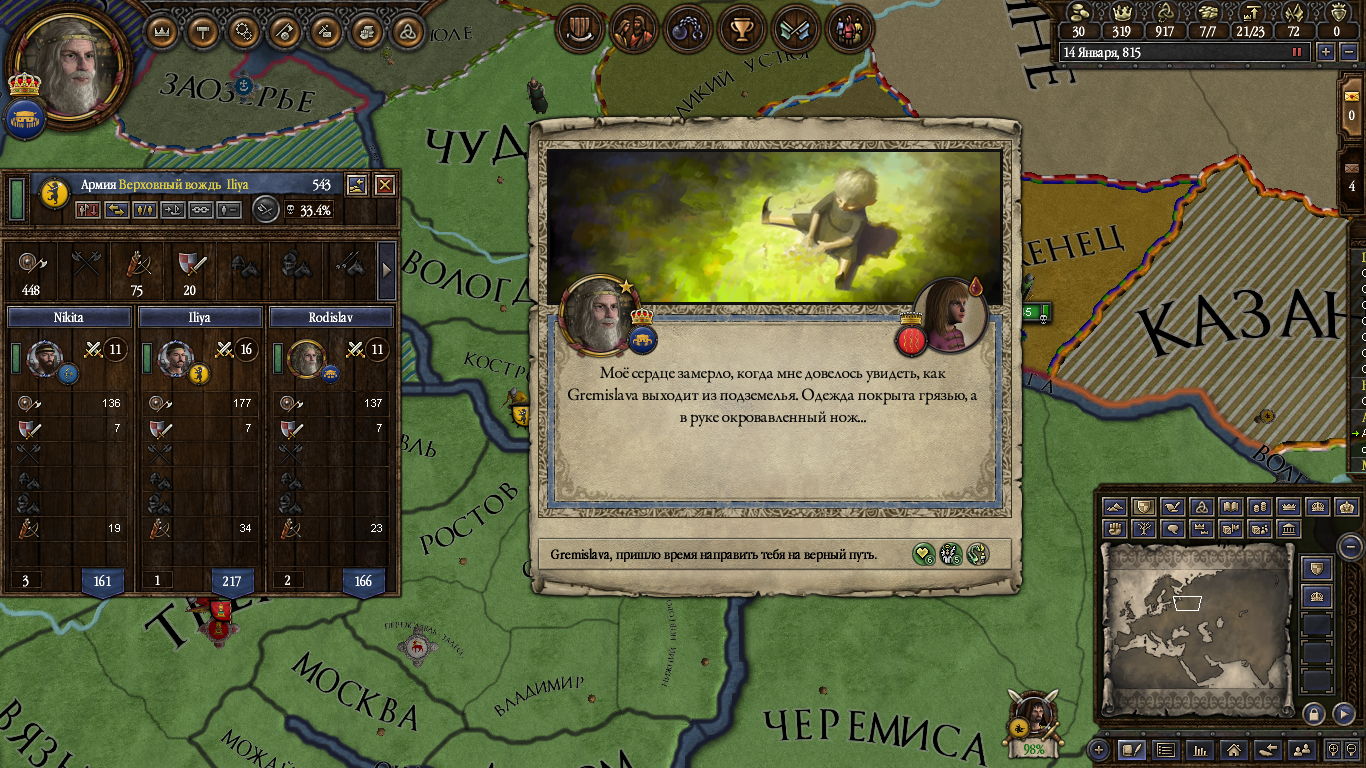Open the Laws crown tab
Viewport: 1366px width, 768px height.
tap(162, 31)
